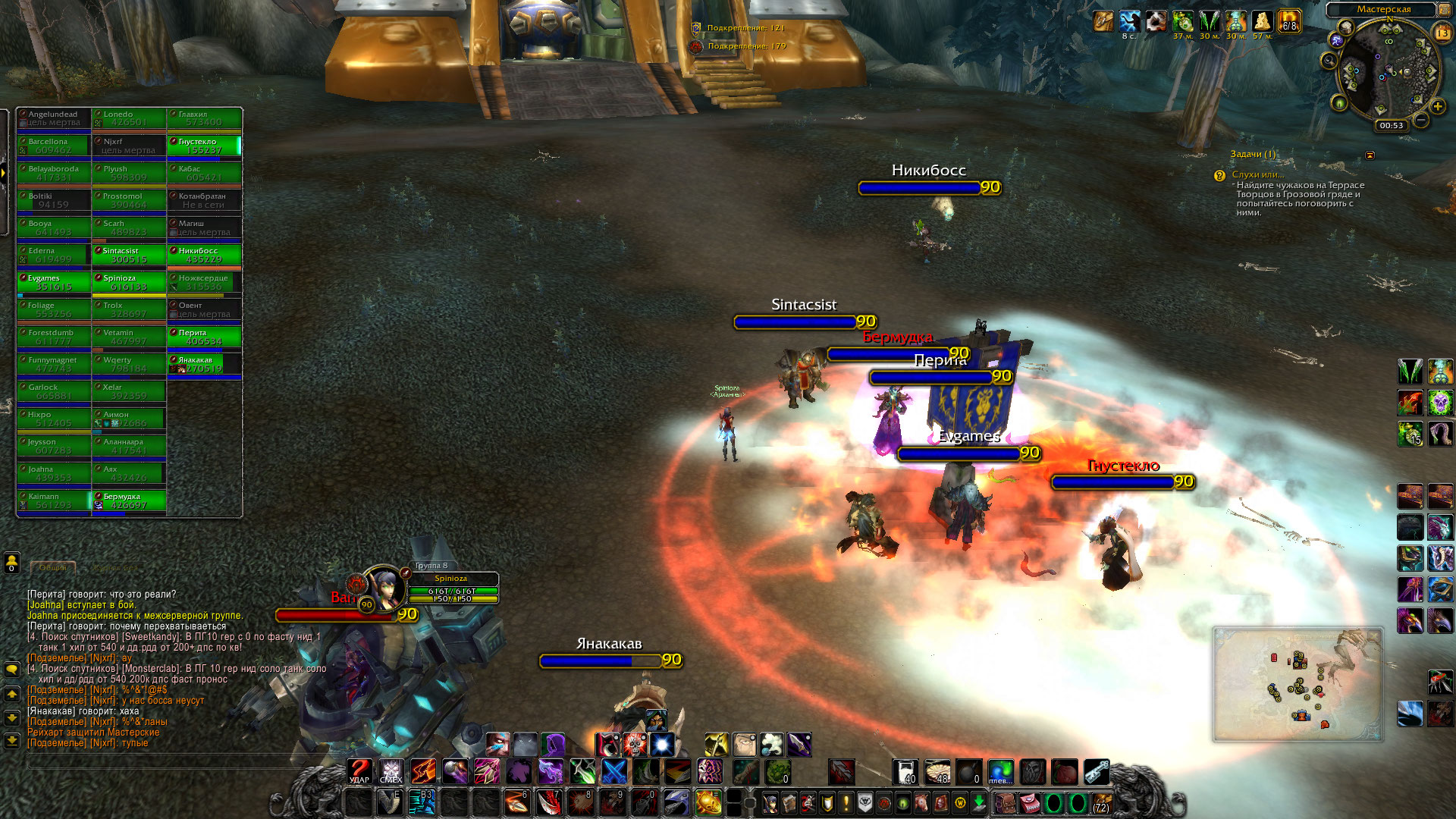This screenshot has width=1456, height=819.
Task: Open the character info micro button
Action: click(770, 802)
